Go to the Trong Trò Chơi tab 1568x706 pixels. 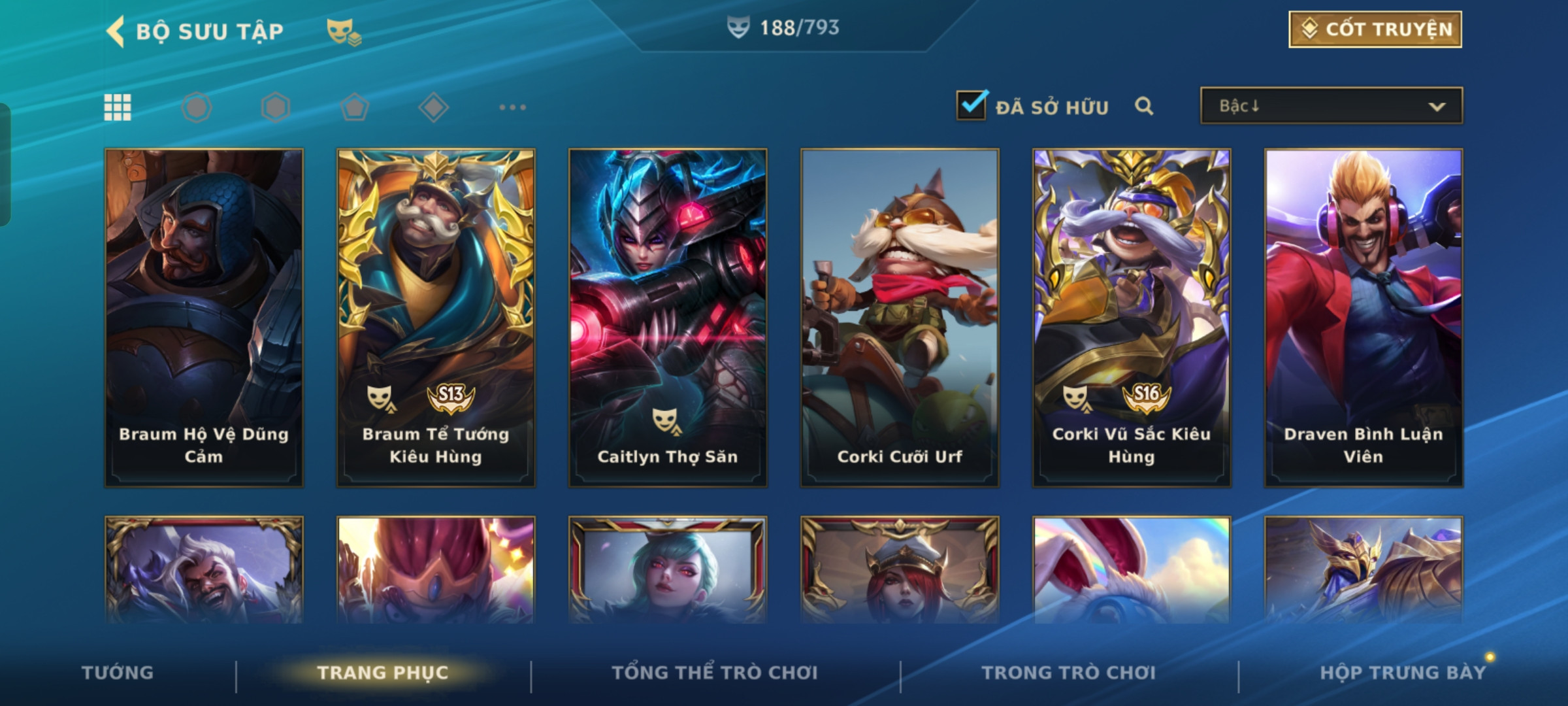pyautogui.click(x=1068, y=673)
